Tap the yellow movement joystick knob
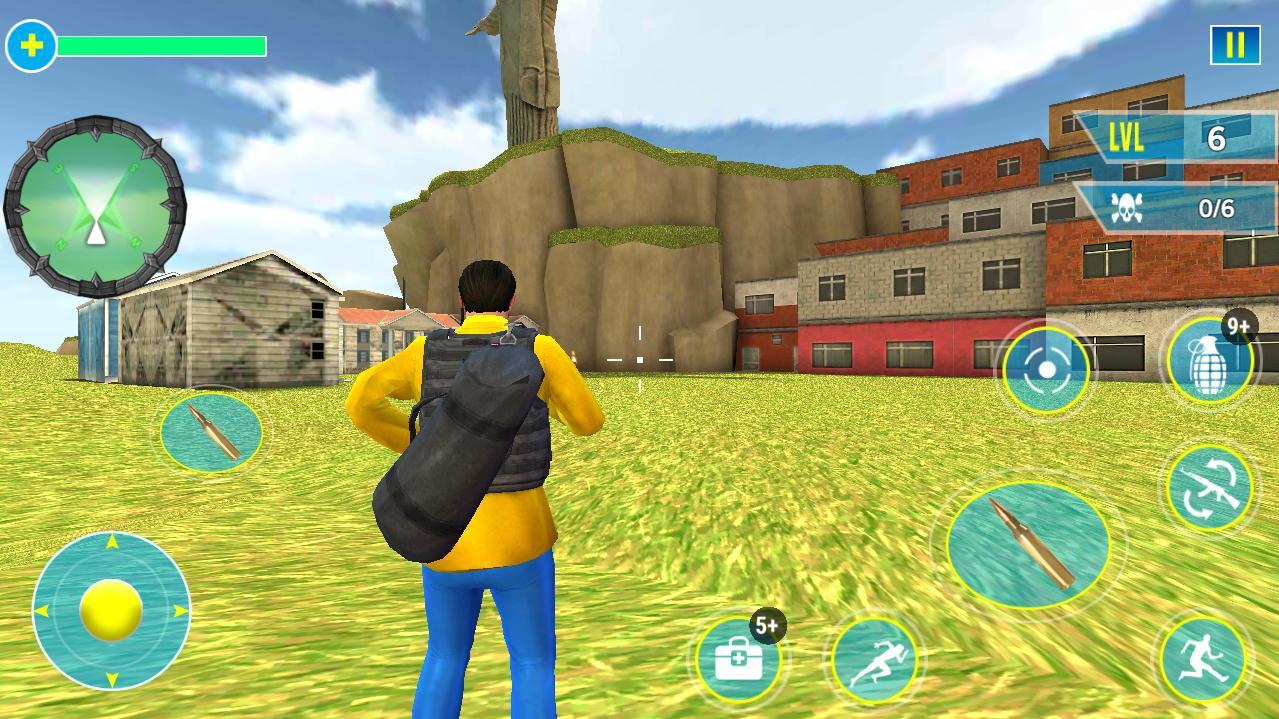Image resolution: width=1279 pixels, height=719 pixels. (111, 610)
